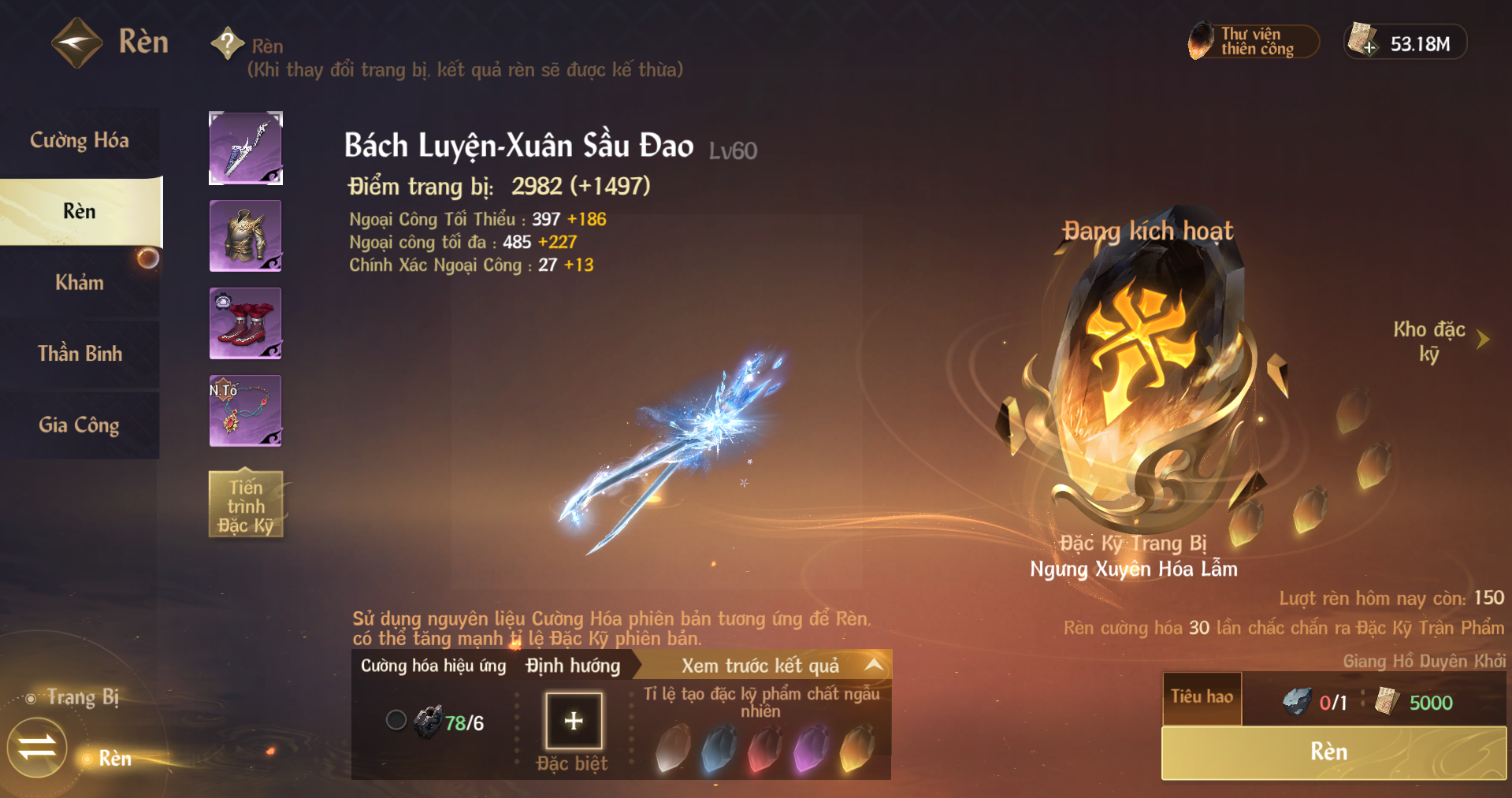This screenshot has width=1512, height=798.
Task: Add a Định hướng Đặc biệt item
Action: point(574,721)
